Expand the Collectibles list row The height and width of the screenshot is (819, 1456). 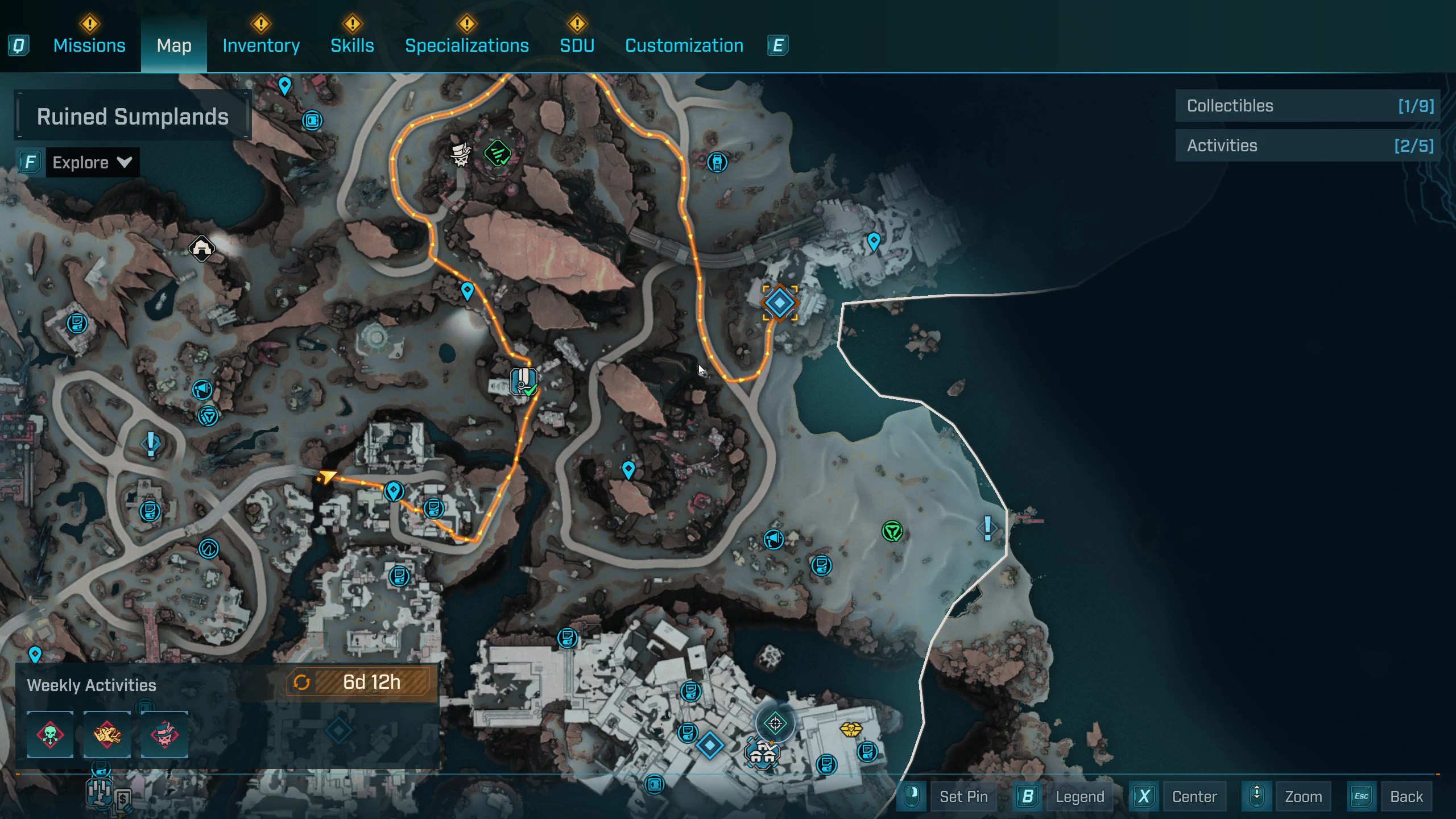pyautogui.click(x=1308, y=106)
